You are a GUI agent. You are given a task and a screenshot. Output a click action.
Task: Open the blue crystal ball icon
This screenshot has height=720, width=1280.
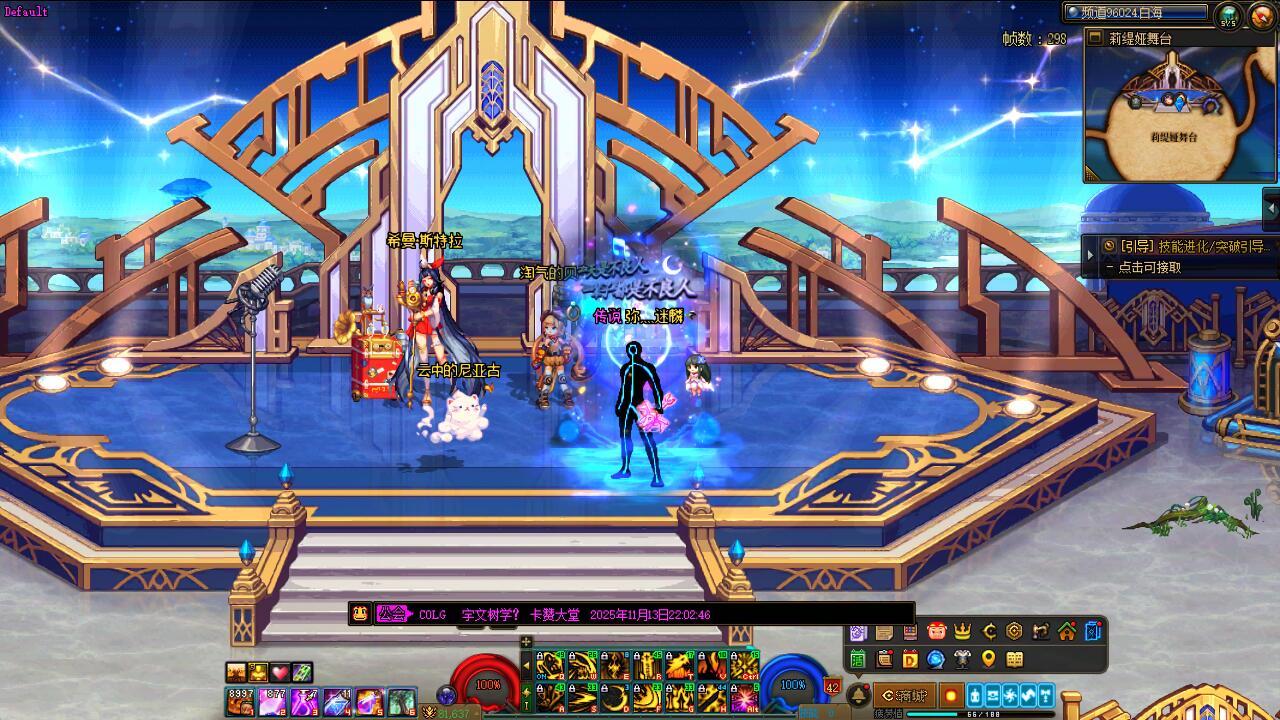[936, 659]
